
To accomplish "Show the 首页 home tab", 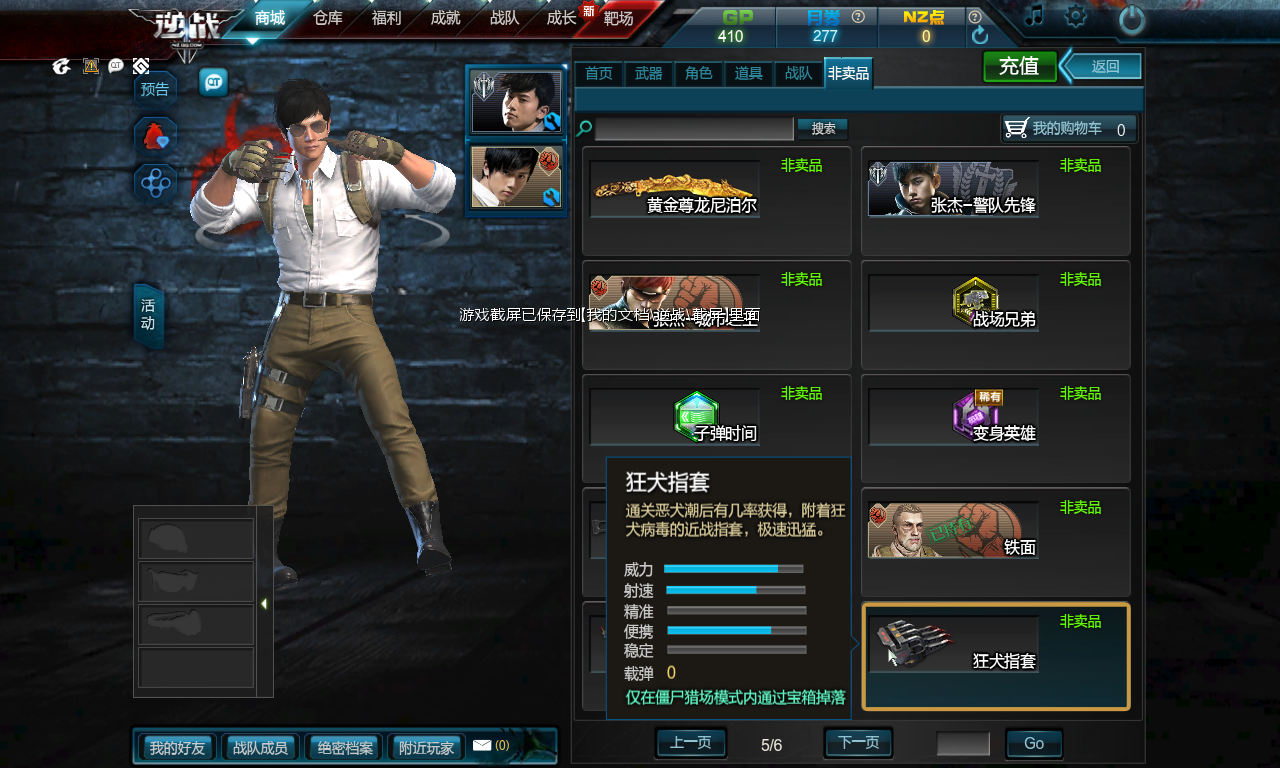I will coord(599,73).
